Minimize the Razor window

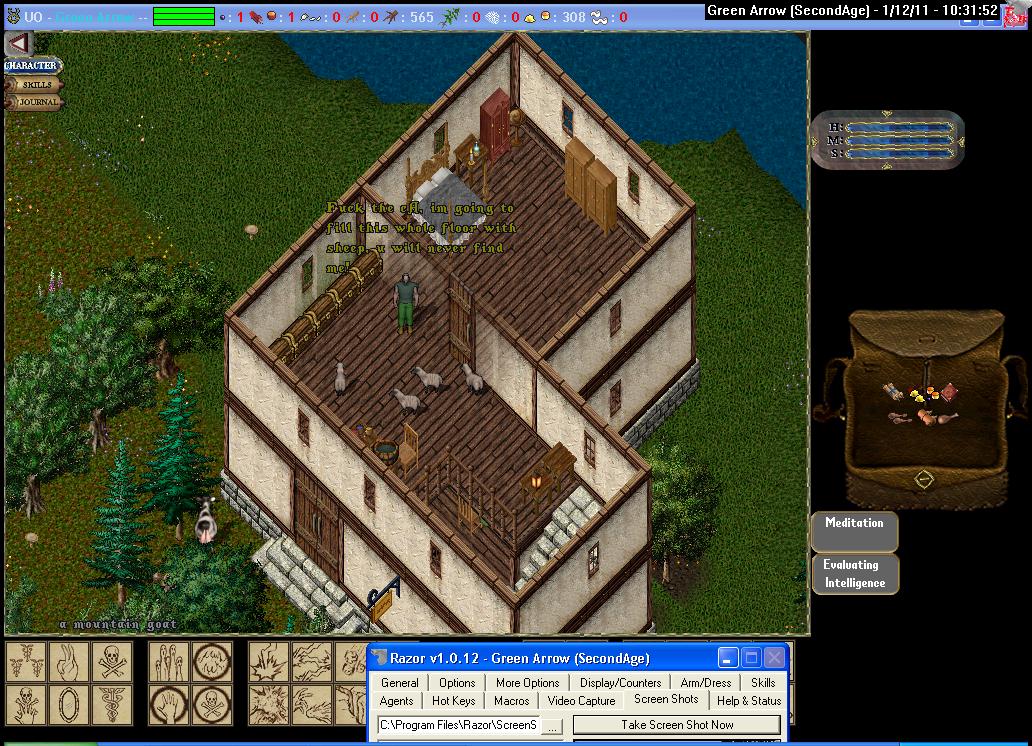(x=727, y=658)
